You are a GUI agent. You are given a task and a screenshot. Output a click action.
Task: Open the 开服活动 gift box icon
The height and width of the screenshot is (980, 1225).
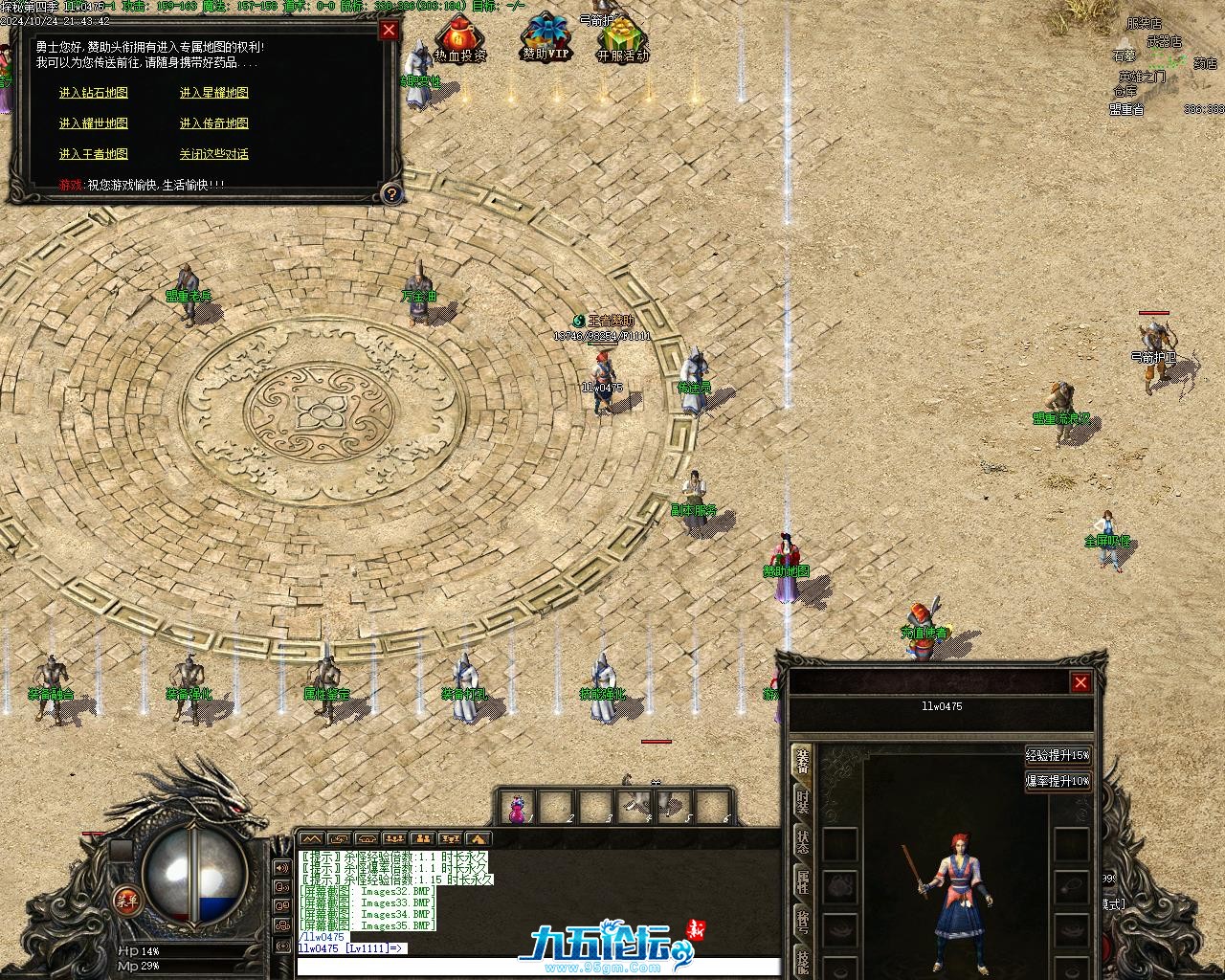click(622, 41)
